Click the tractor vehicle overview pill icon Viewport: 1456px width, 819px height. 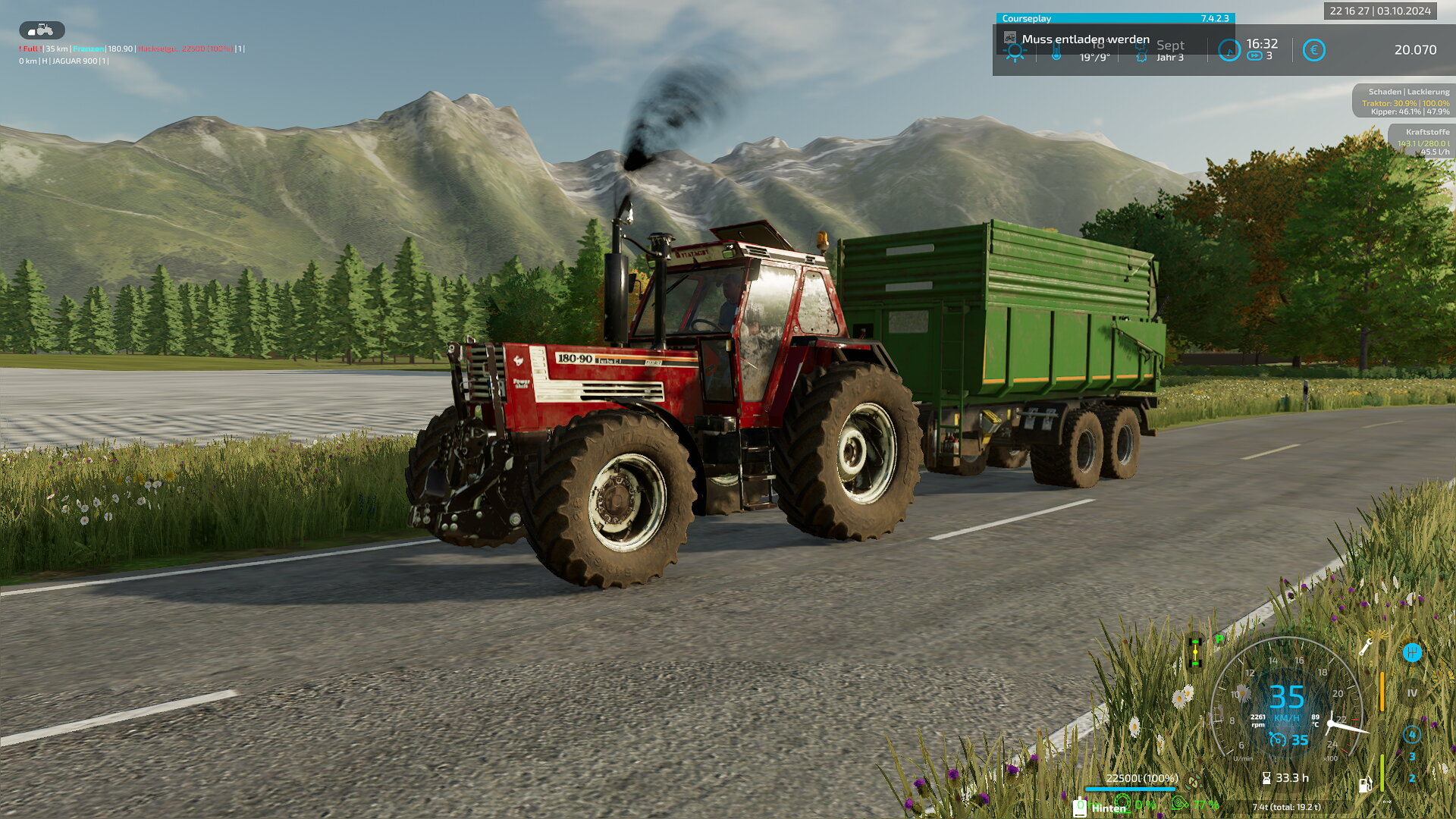click(42, 30)
